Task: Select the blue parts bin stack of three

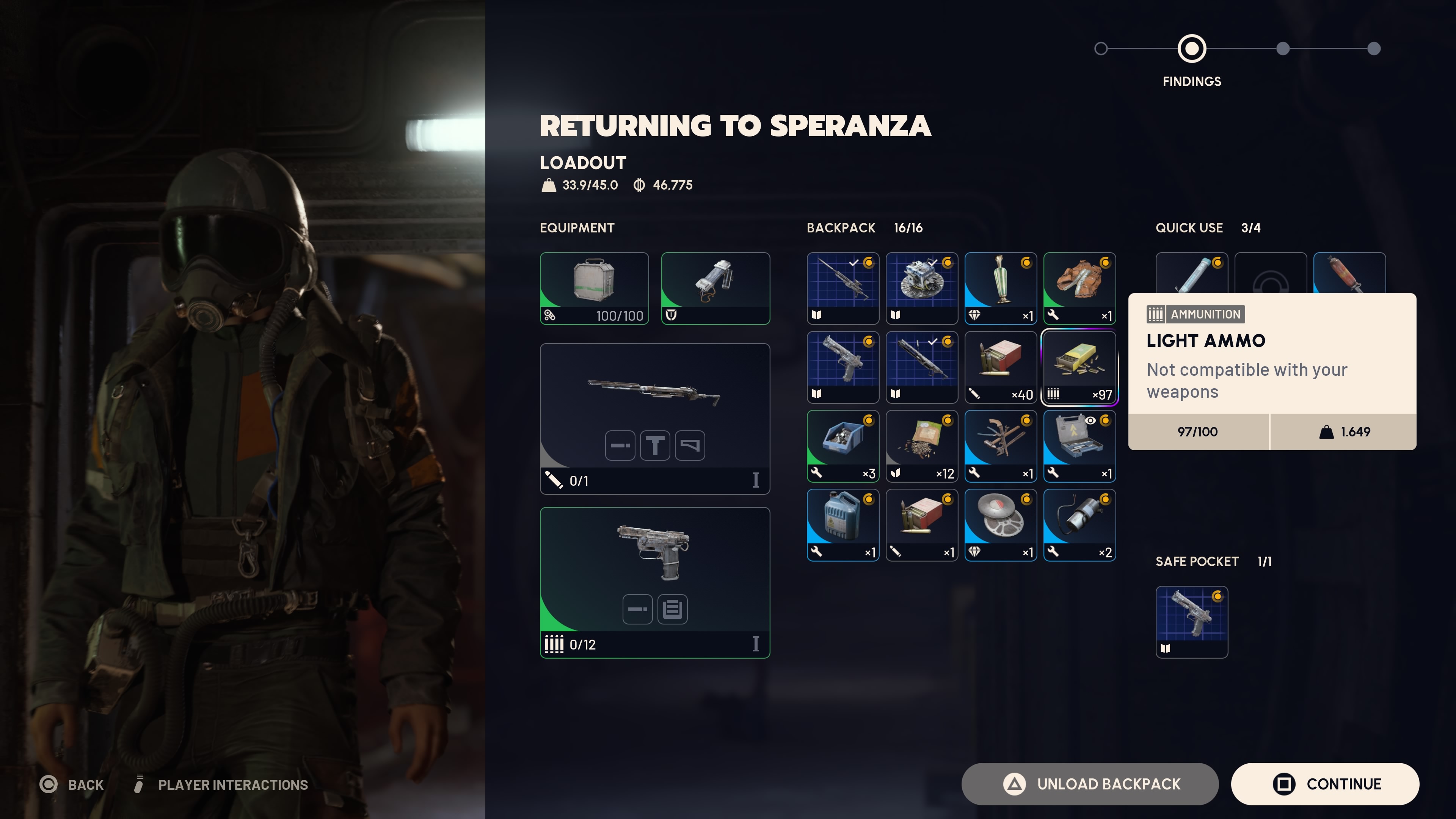Action: pyautogui.click(x=843, y=446)
